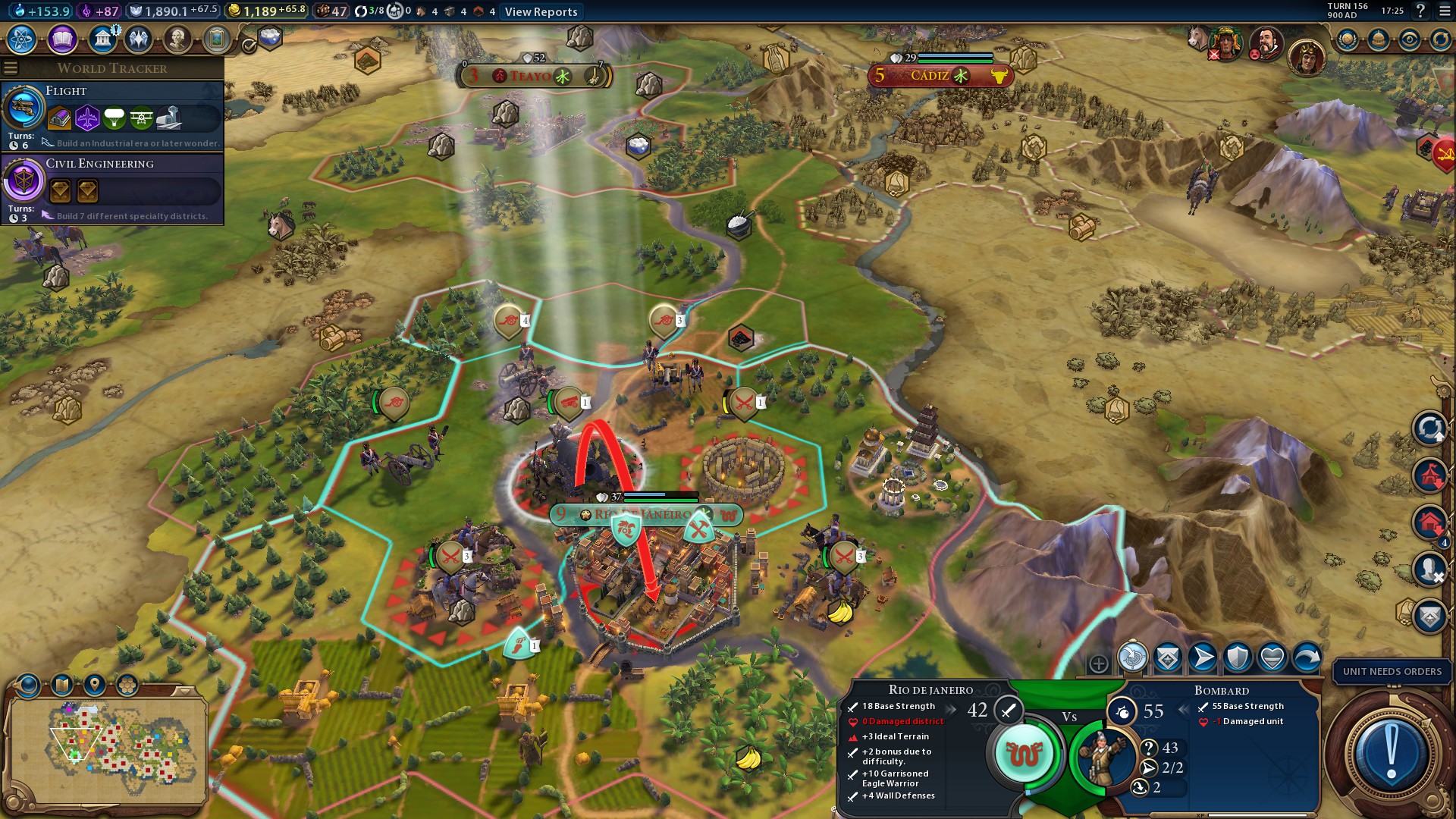Open the technology tree flask button
The height and width of the screenshot is (819, 1456).
click(22, 39)
